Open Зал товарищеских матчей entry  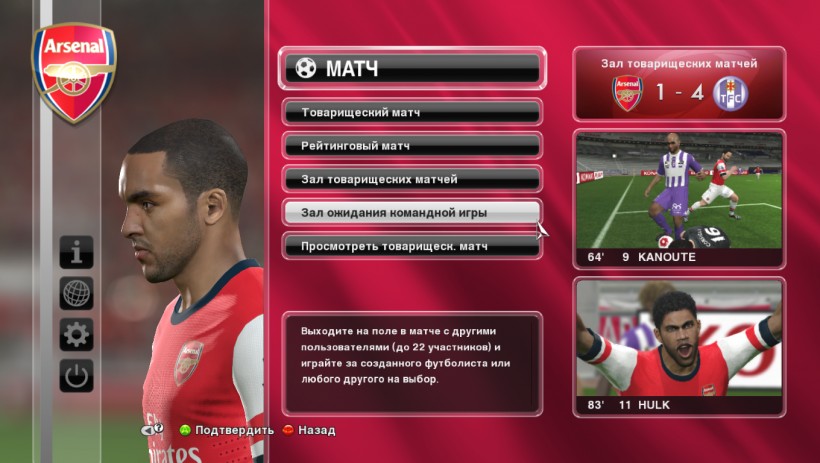pos(412,179)
